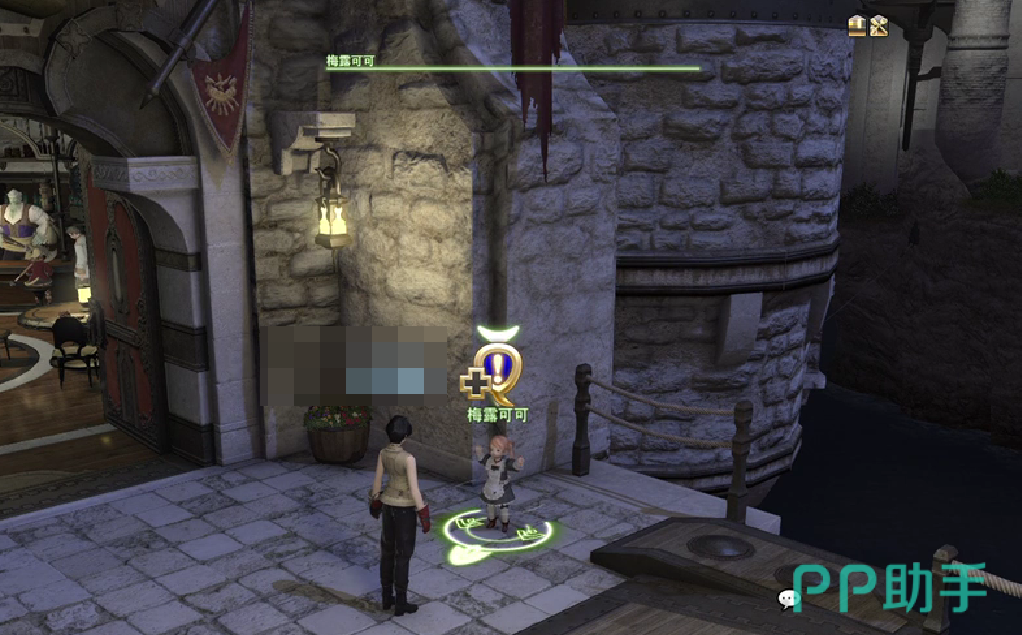Open the white speech bubble chat icon
Image resolution: width=1022 pixels, height=635 pixels.
(x=788, y=599)
